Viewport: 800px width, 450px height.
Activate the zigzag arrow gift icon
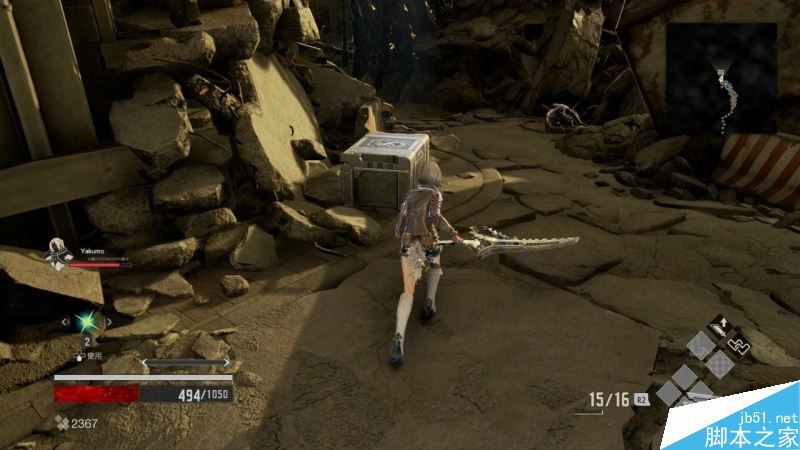741,343
